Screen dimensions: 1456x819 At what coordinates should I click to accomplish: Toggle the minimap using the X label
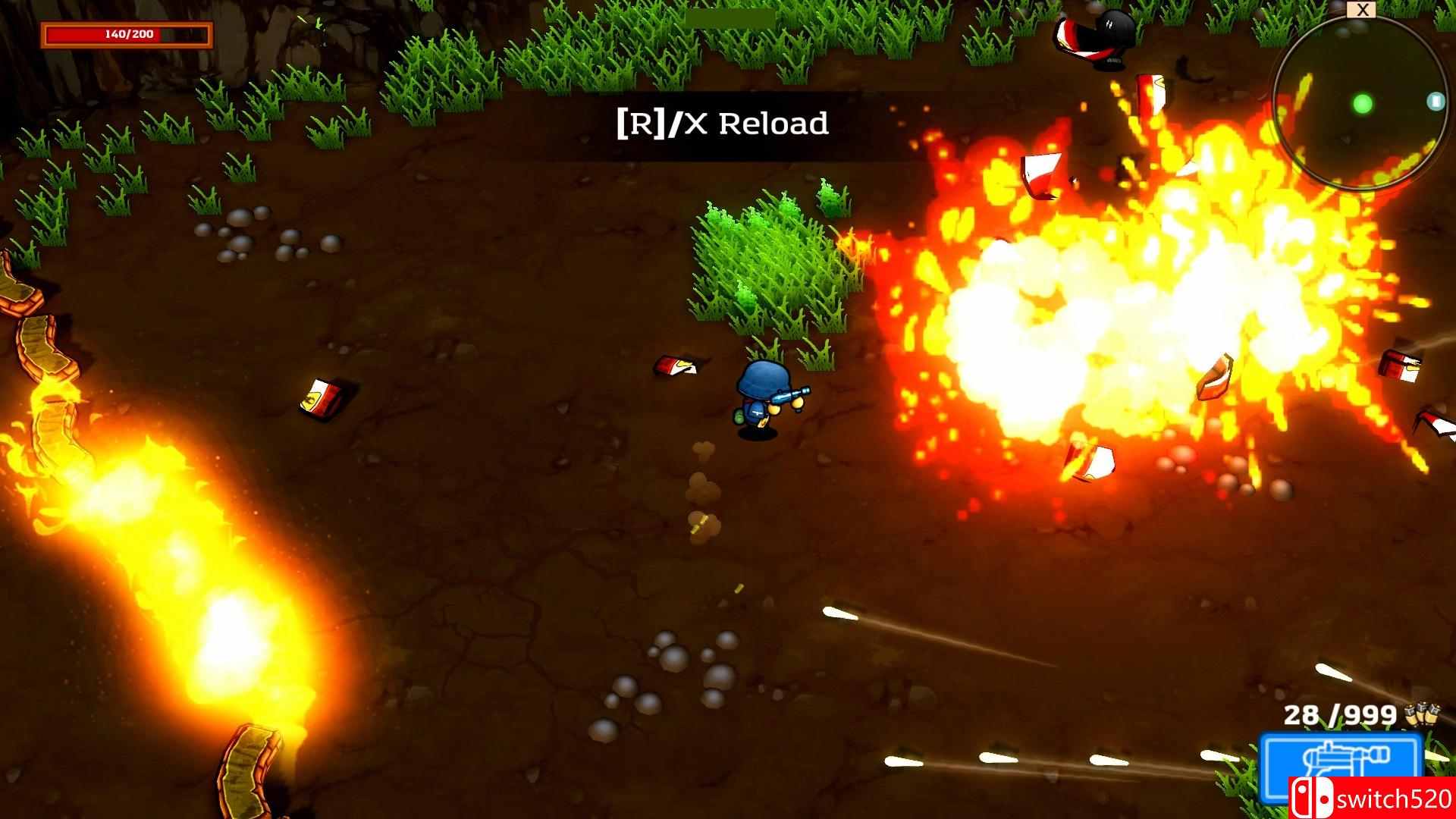coord(1363,9)
